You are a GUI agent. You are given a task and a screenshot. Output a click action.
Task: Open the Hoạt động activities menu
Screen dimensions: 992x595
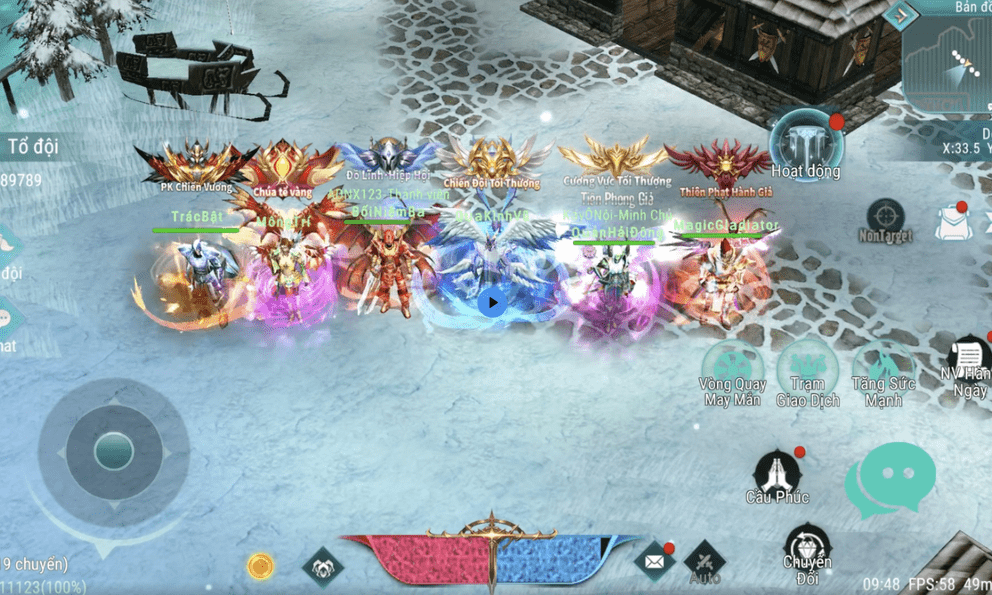(805, 145)
